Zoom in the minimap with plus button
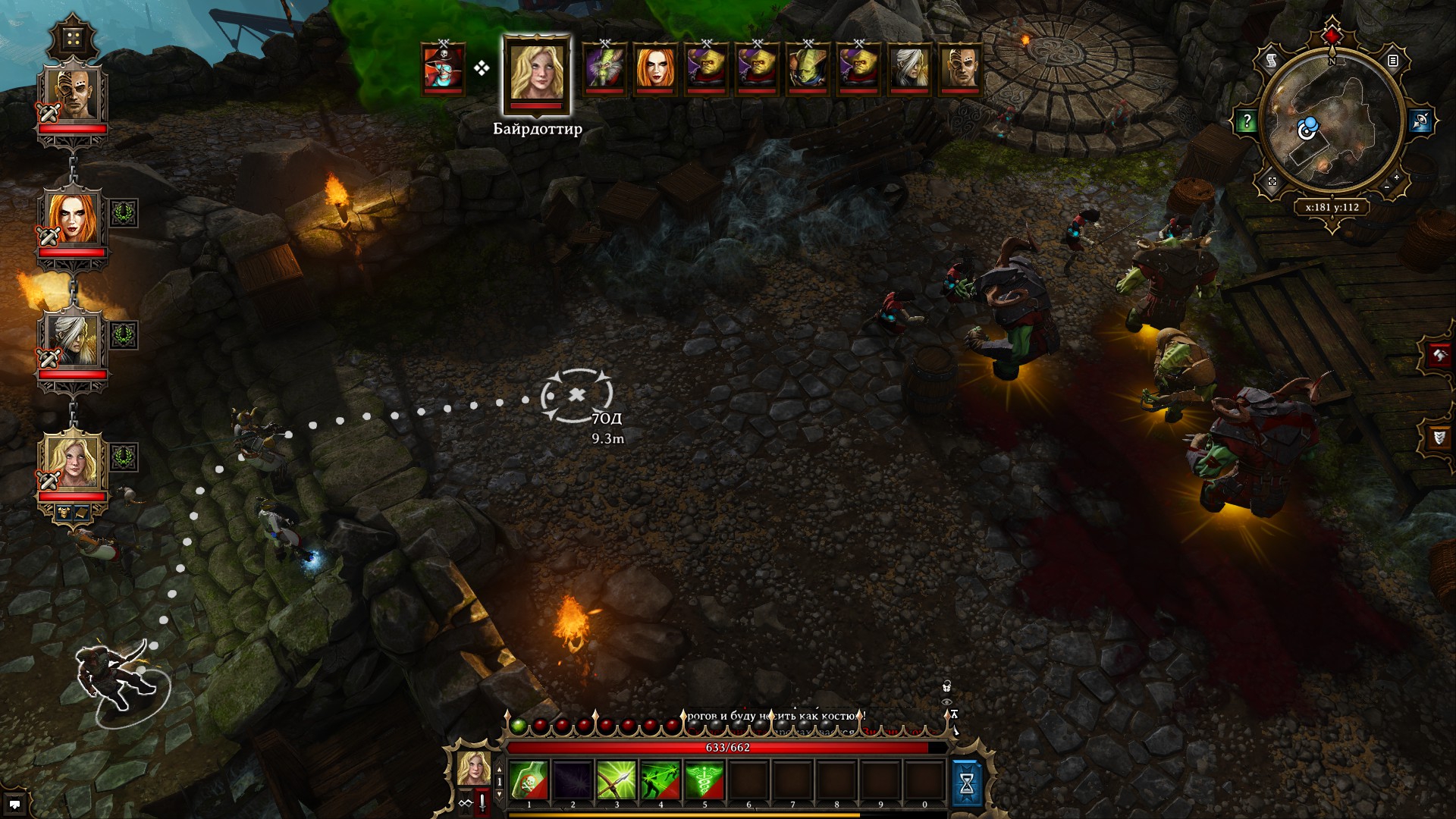This screenshot has height=819, width=1456. (1397, 177)
